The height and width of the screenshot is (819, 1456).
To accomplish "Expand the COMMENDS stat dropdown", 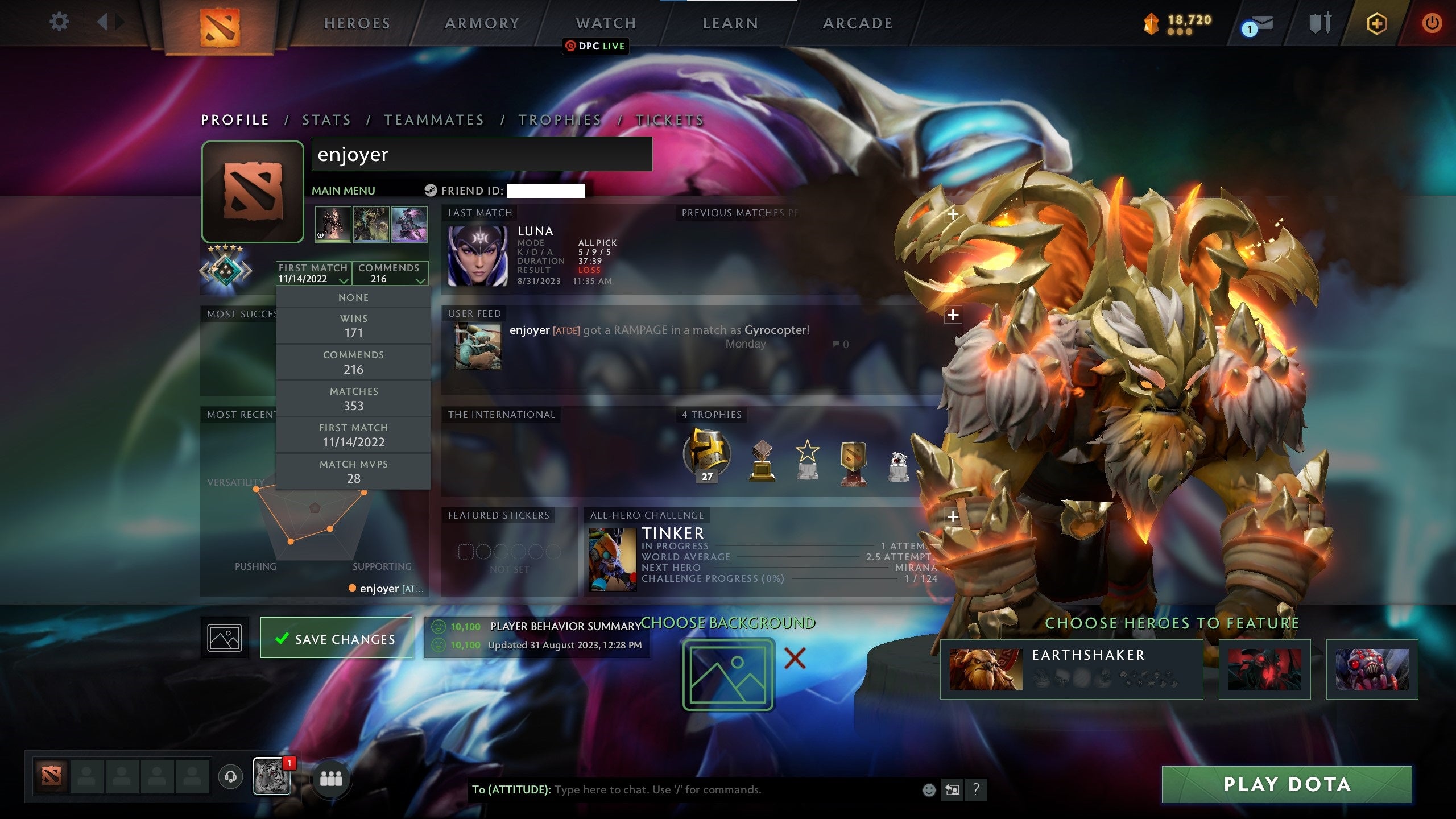I will (391, 274).
